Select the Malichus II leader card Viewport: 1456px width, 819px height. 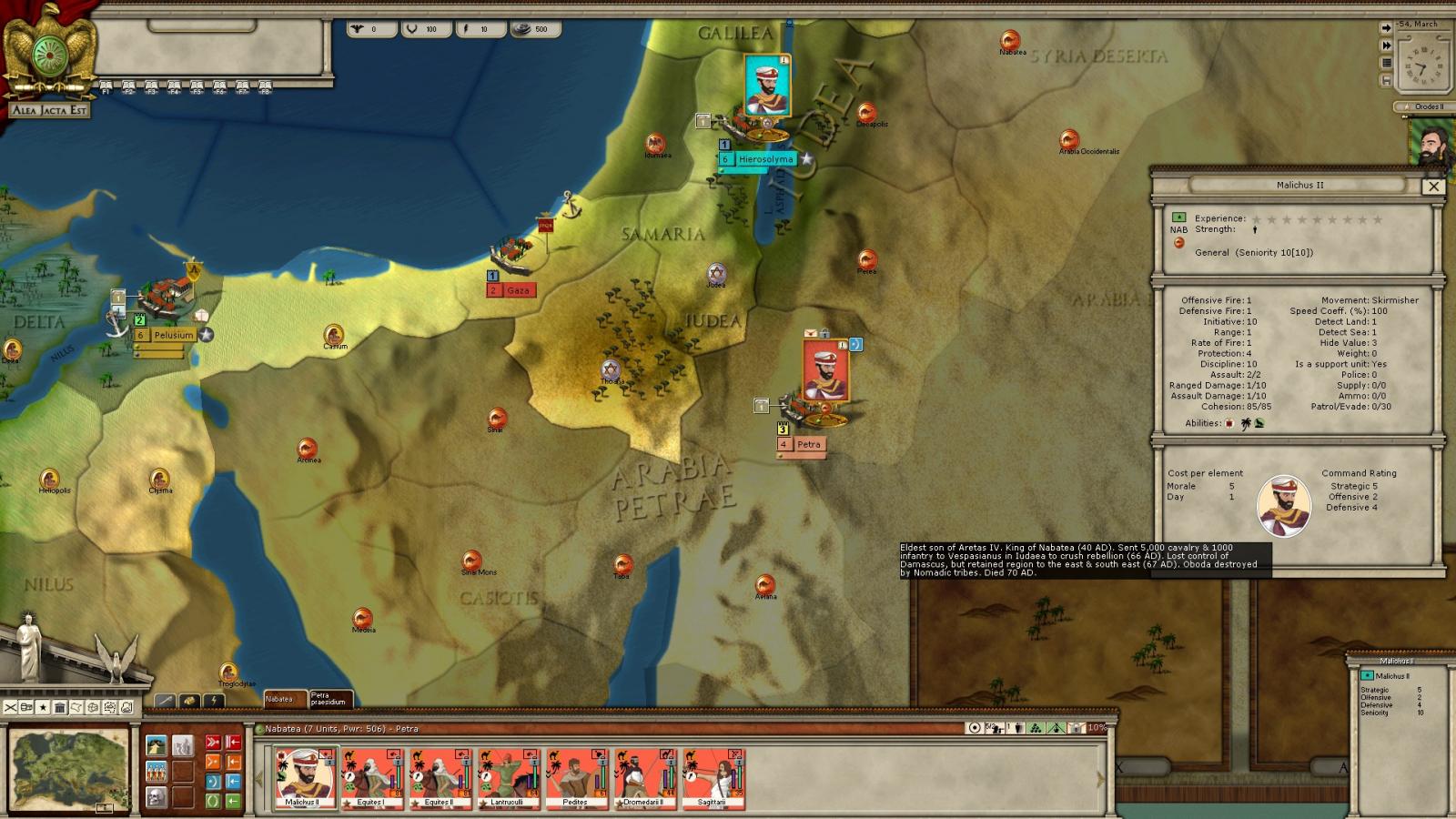(x=305, y=778)
